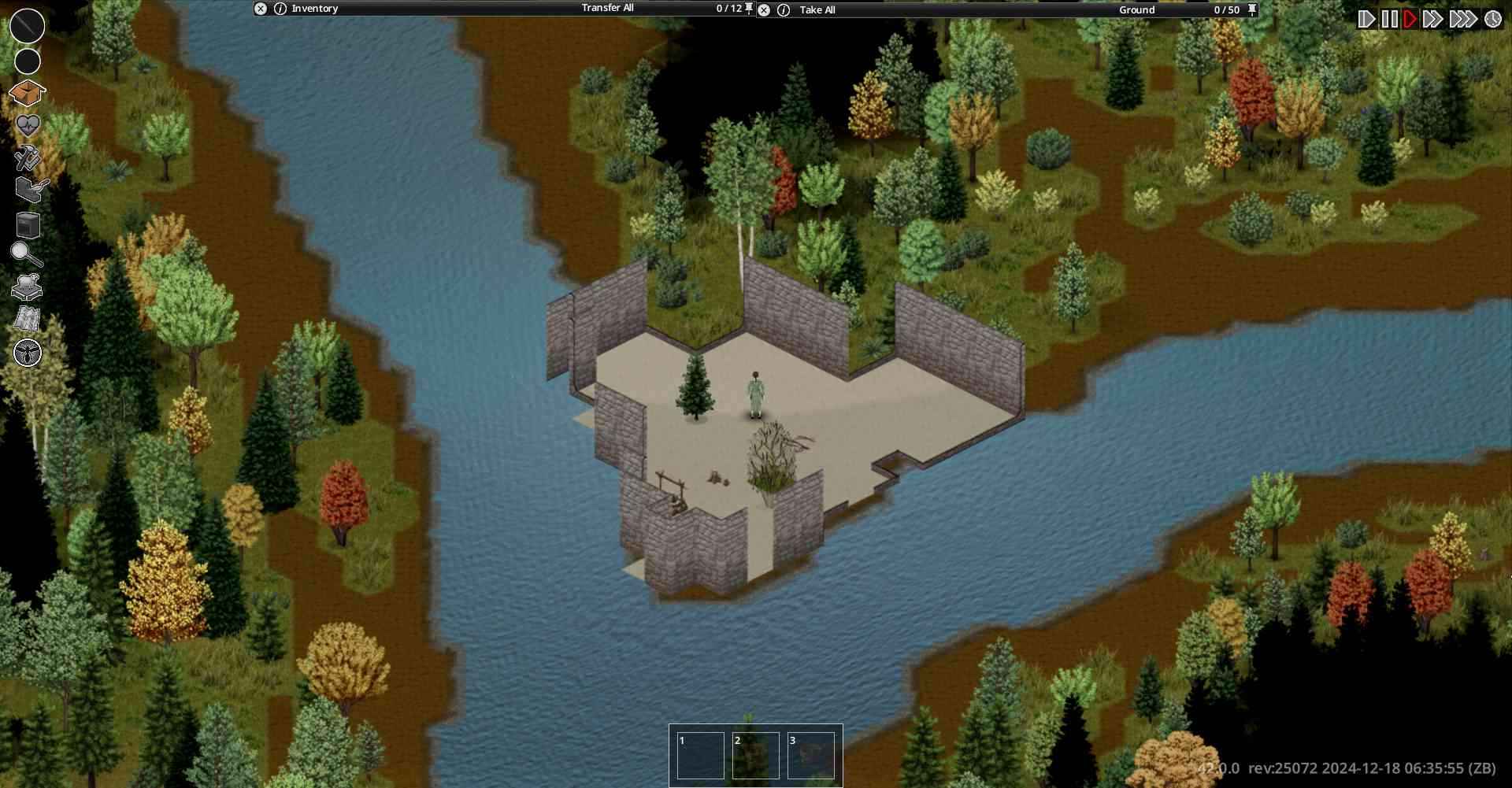
Task: Click the info icon on the Ground panel
Action: (783, 9)
